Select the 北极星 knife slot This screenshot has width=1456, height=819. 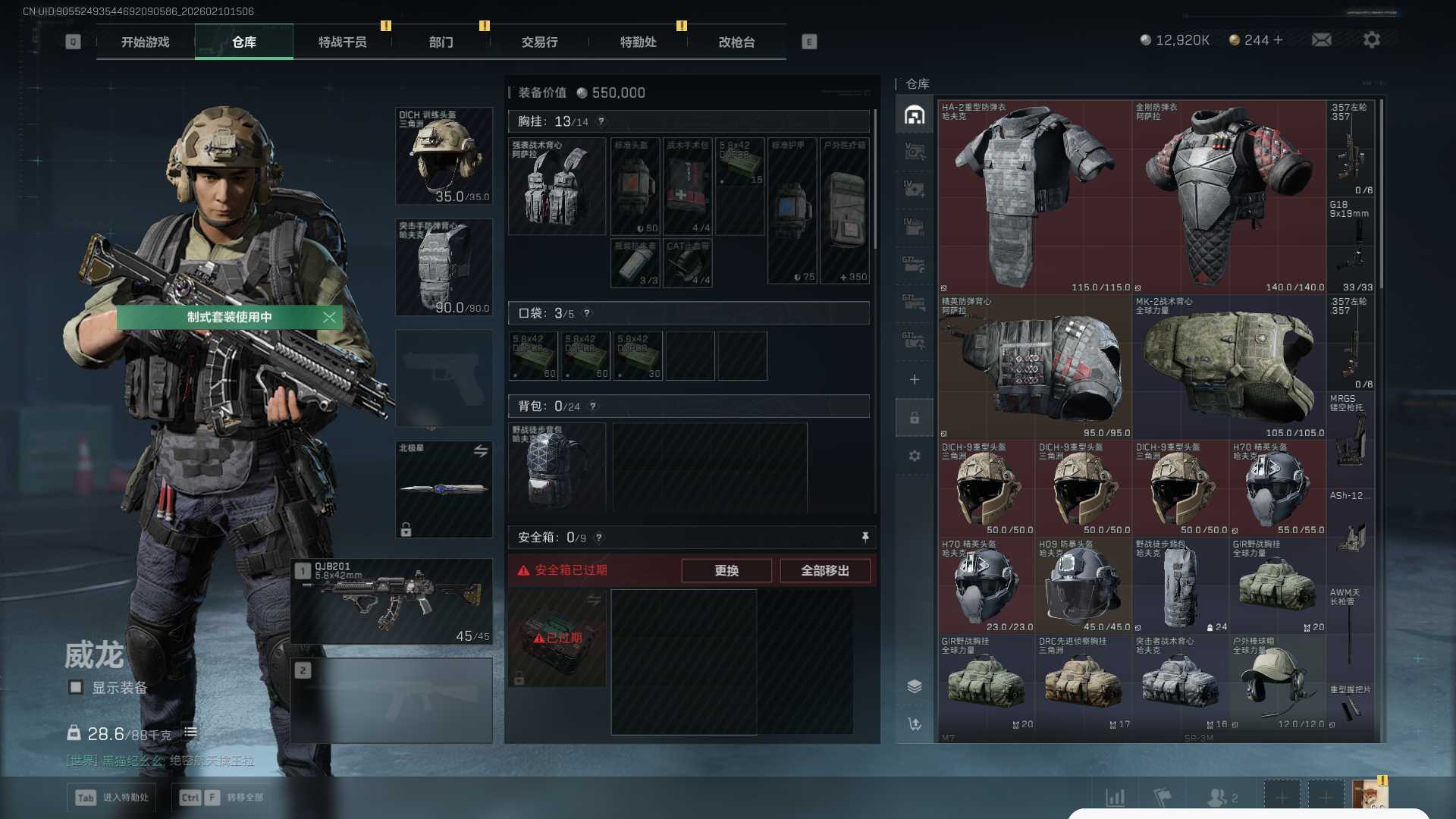[444, 489]
